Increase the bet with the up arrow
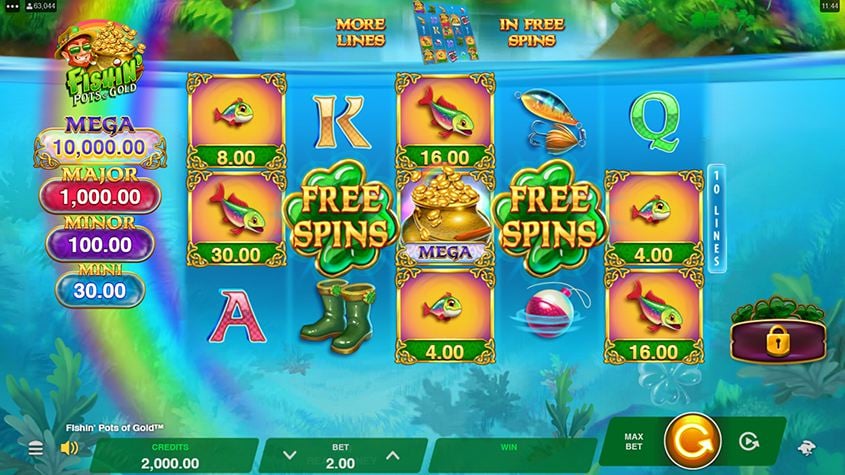This screenshot has width=845, height=475. [x=393, y=456]
